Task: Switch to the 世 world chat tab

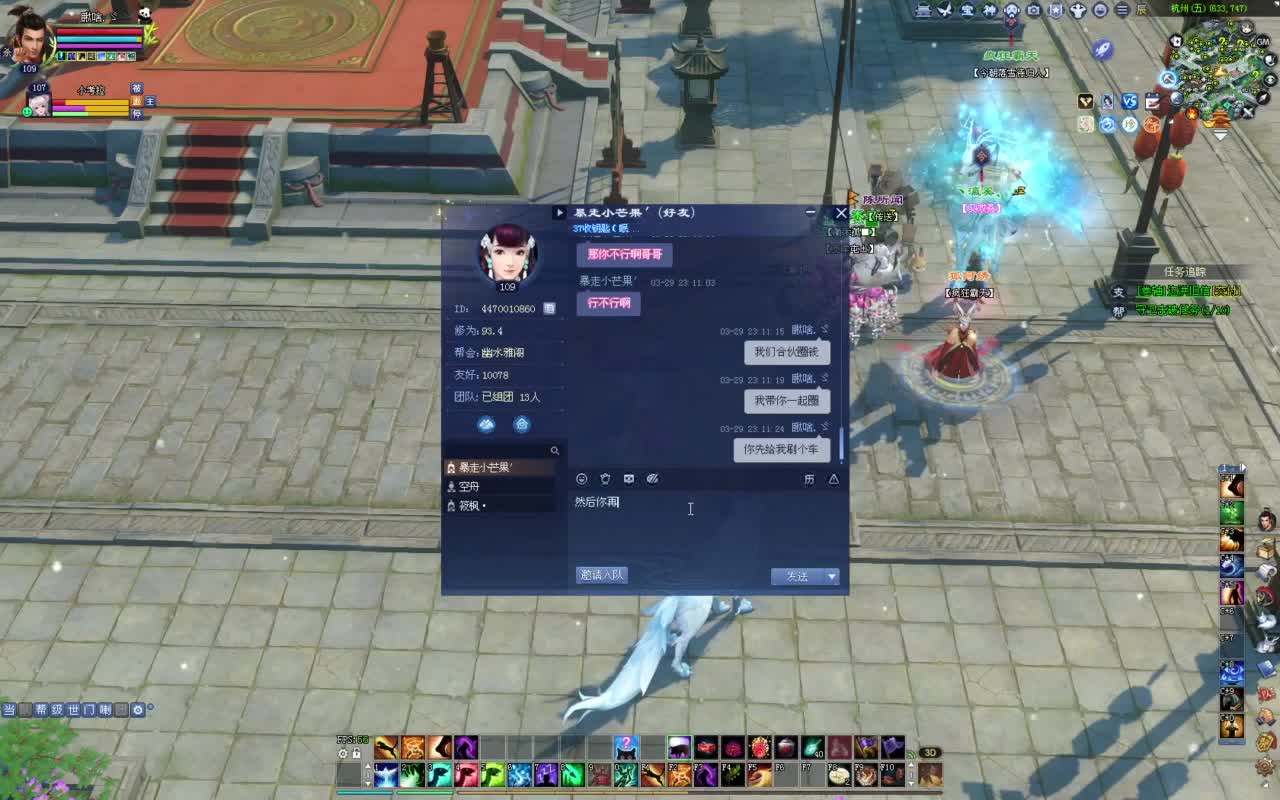Action: pos(73,710)
